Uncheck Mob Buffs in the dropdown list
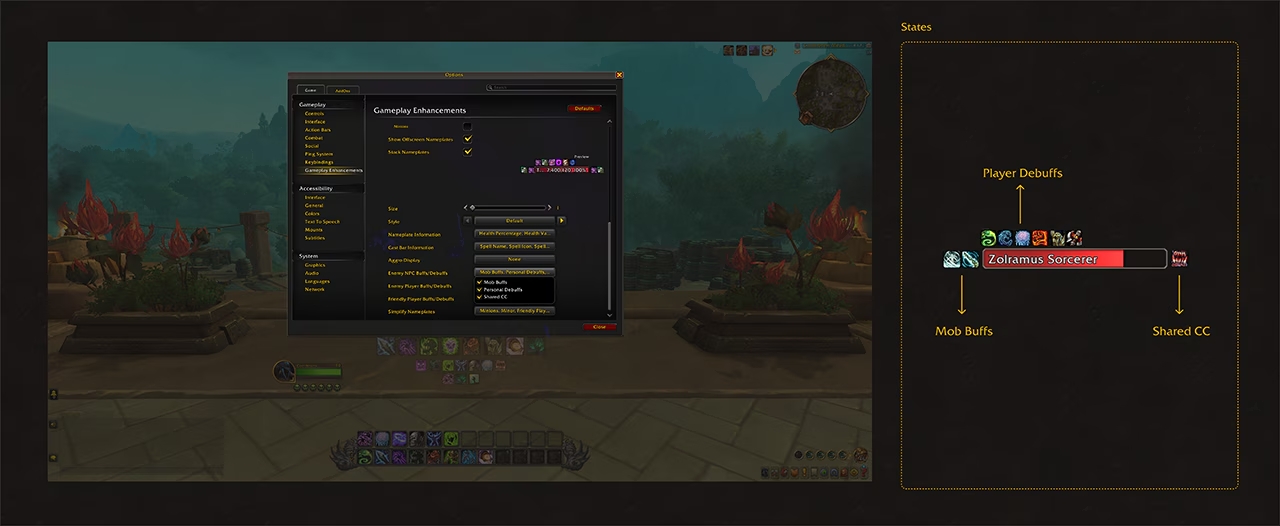 click(480, 282)
